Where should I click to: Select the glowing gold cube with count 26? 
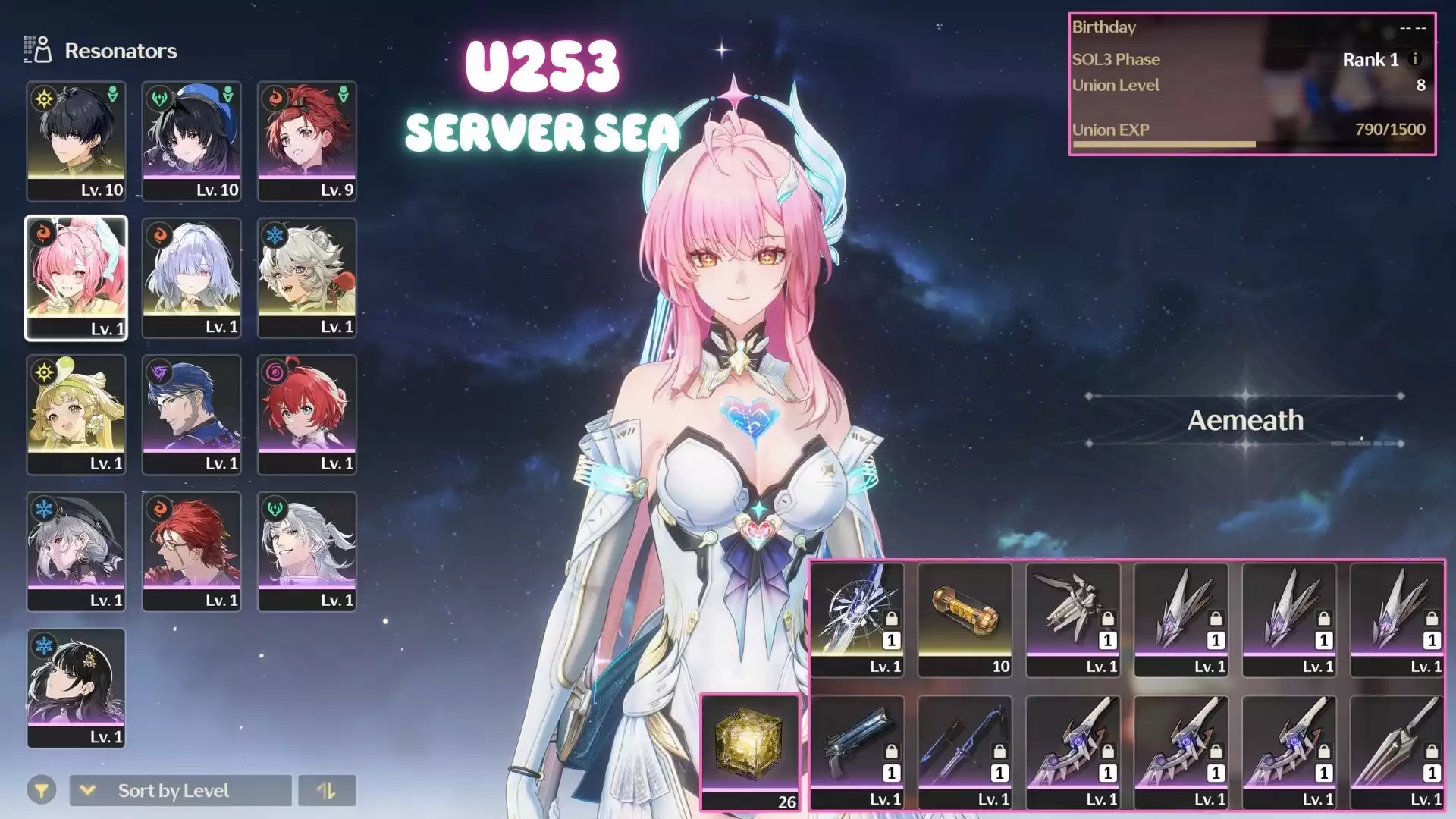[749, 751]
